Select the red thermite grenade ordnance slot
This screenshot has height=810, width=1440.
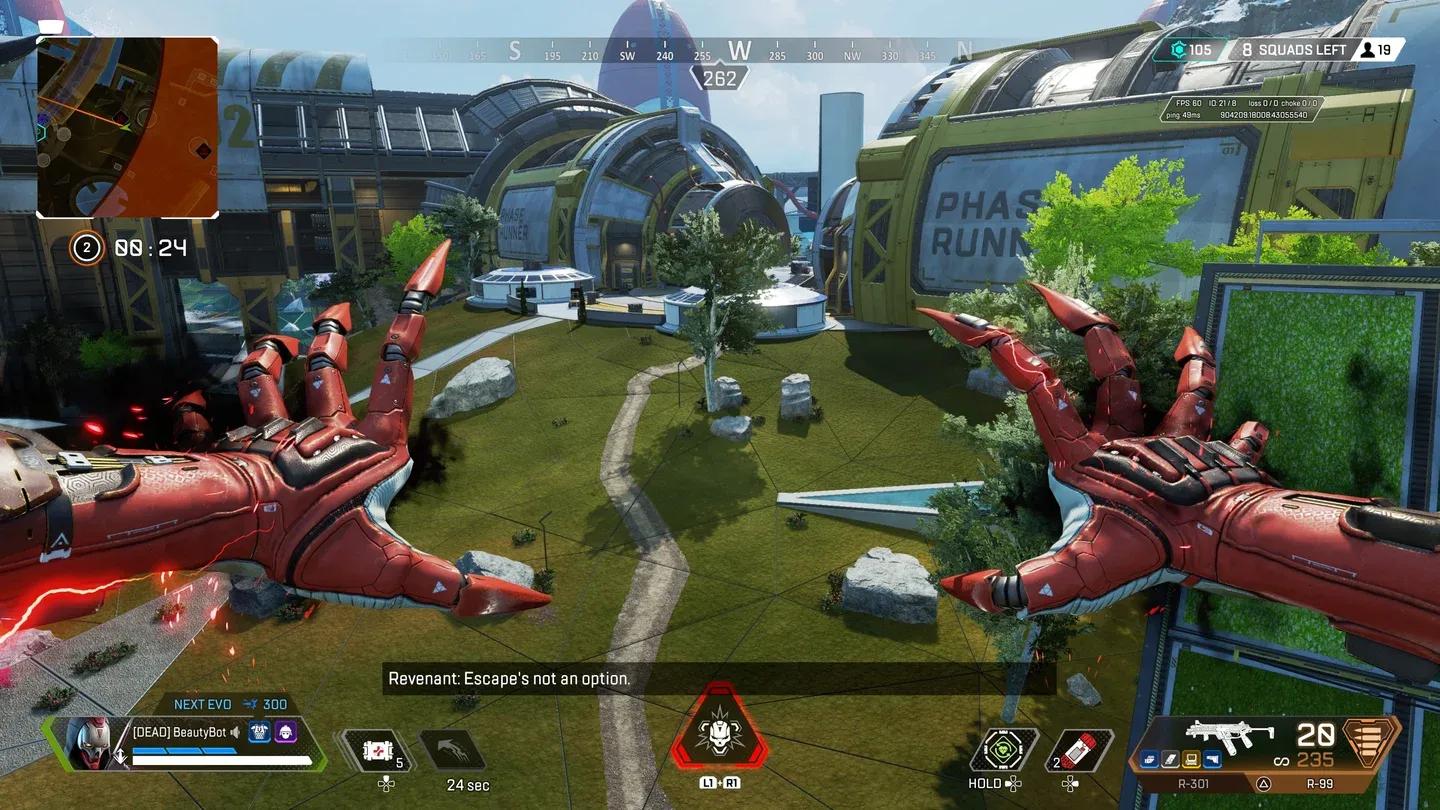1081,750
